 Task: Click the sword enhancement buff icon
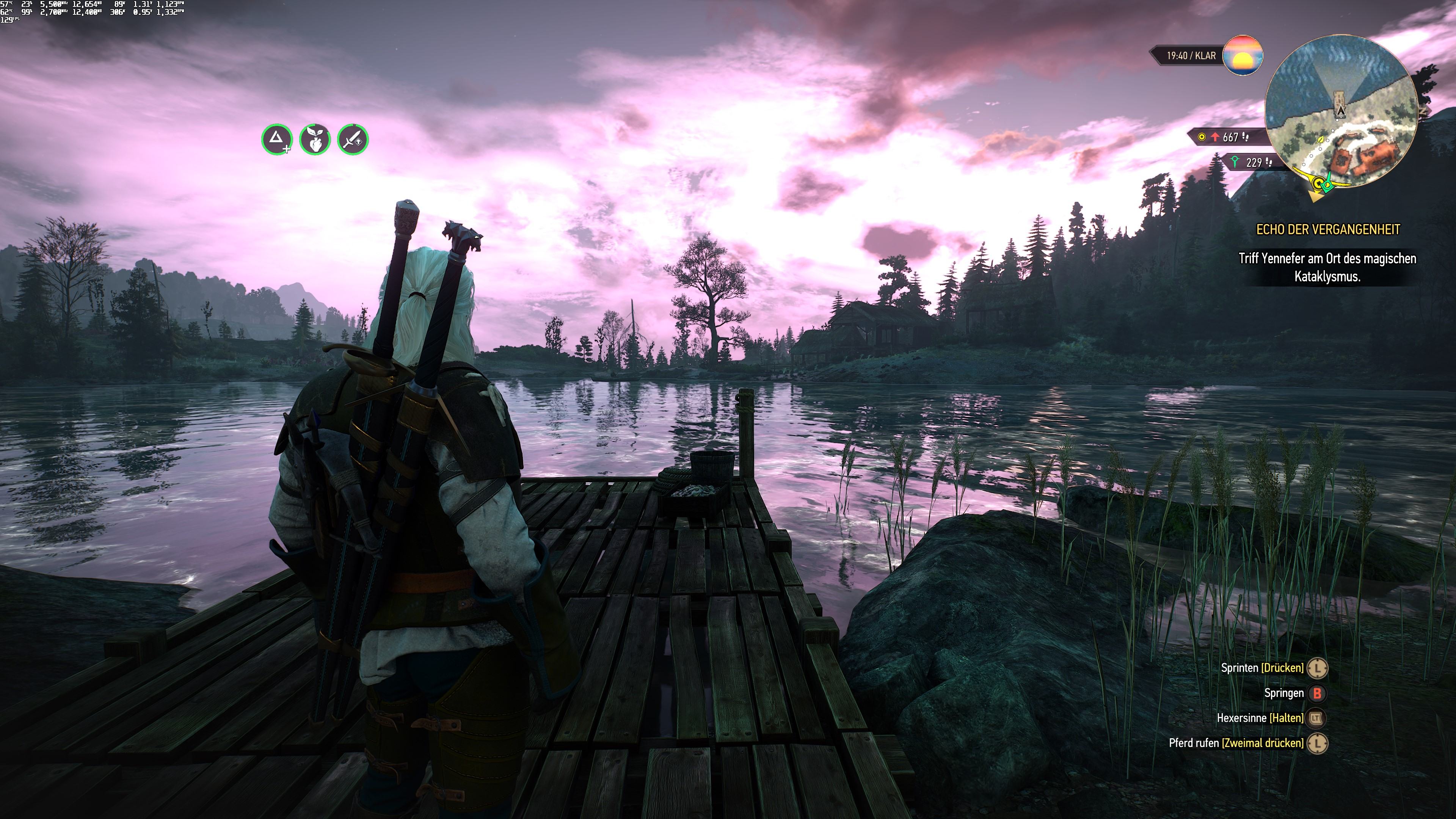353,139
